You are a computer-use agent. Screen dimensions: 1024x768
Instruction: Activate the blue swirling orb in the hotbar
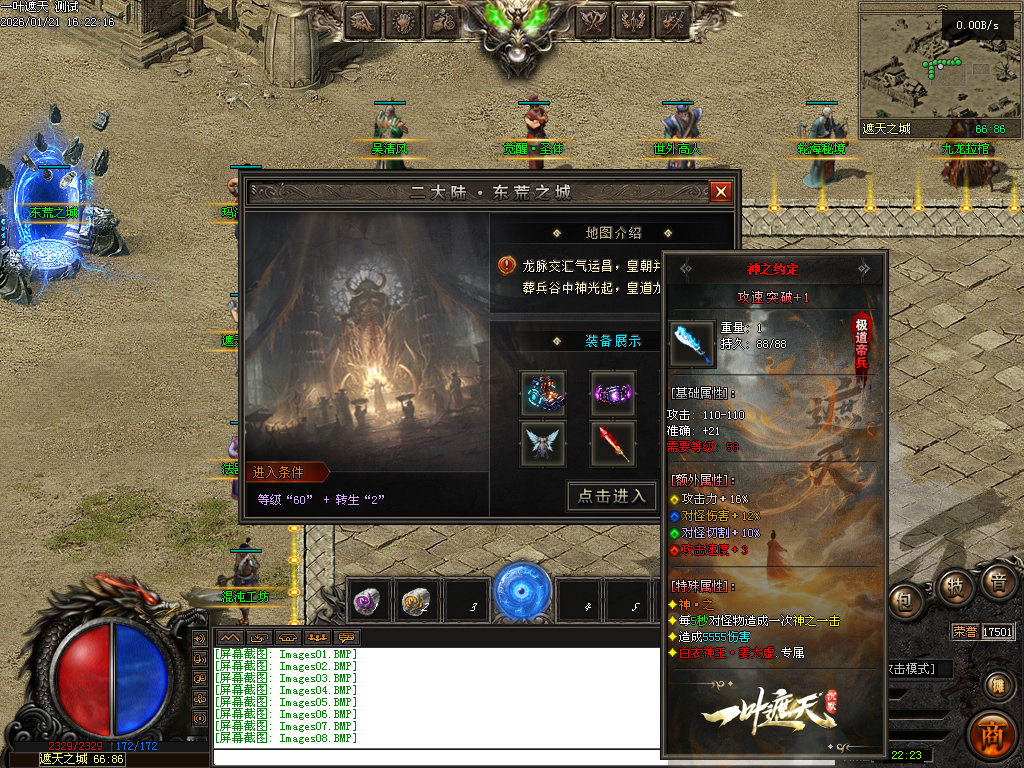tap(522, 592)
